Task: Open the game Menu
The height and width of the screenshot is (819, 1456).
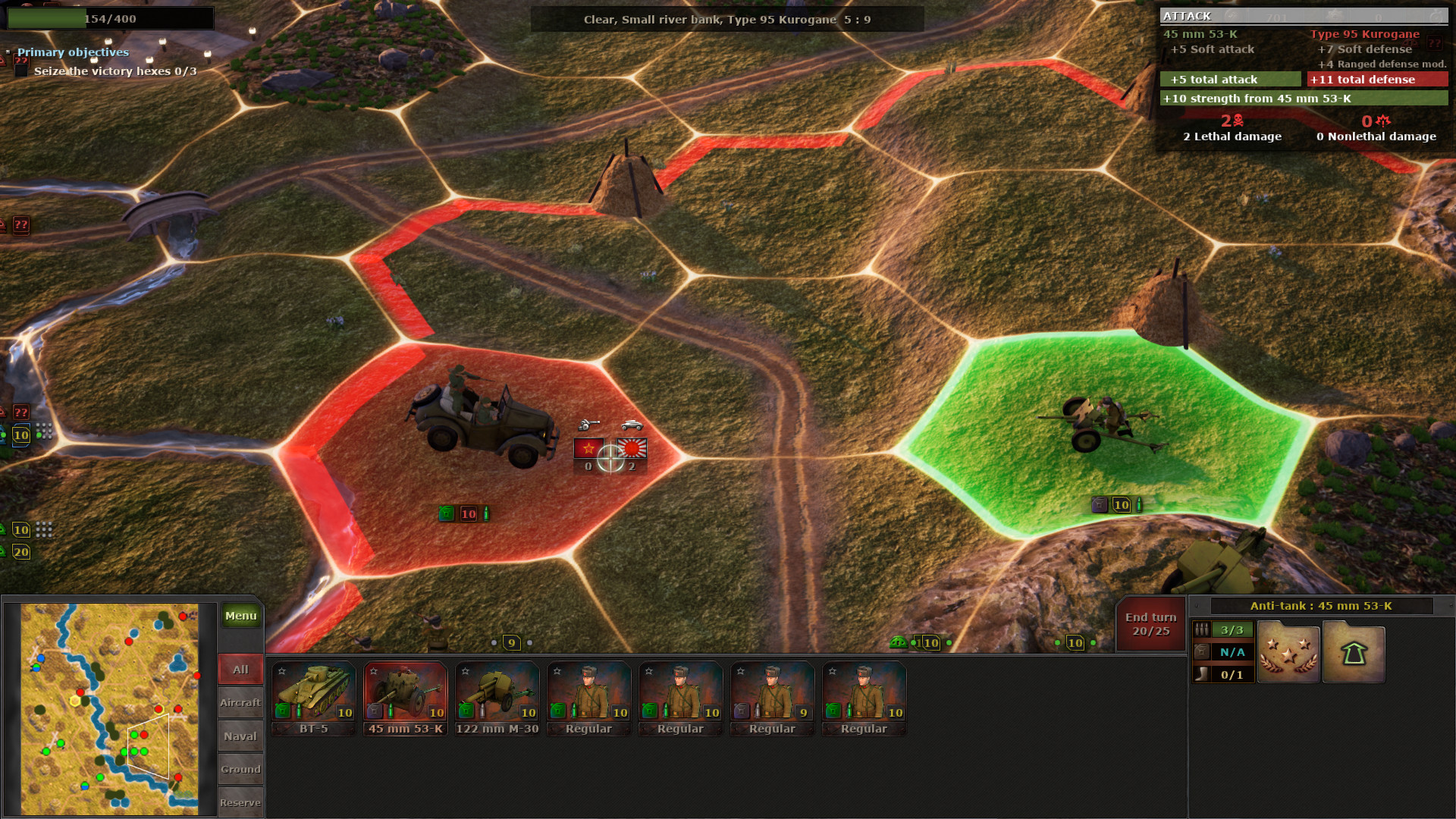Action: pyautogui.click(x=240, y=616)
